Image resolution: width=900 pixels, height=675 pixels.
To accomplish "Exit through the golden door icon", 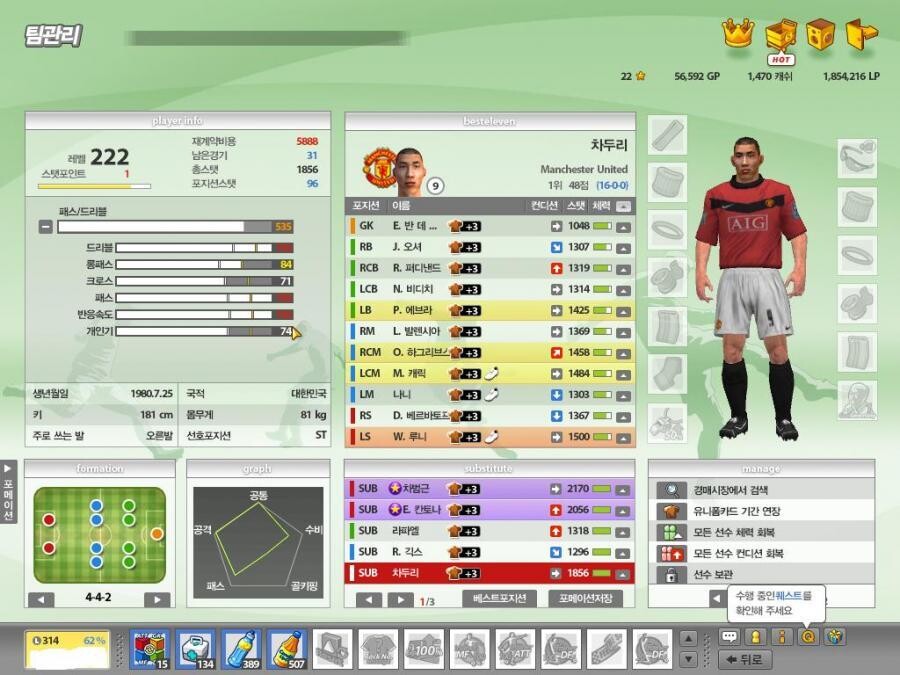I will pos(860,34).
